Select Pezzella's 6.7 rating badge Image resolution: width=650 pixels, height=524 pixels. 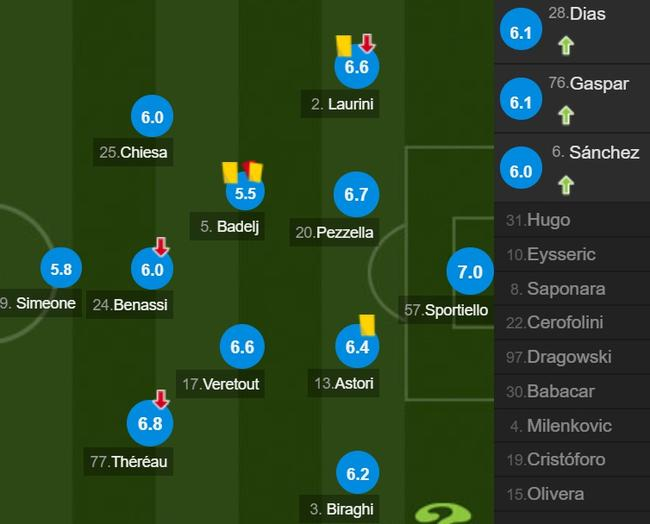357,196
